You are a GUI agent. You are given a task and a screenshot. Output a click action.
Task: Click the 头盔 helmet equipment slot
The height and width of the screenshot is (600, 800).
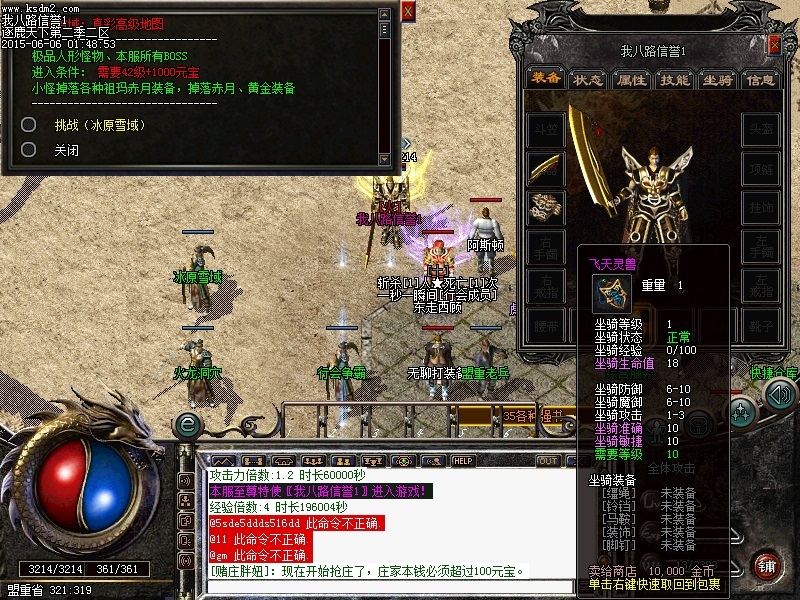tap(760, 129)
